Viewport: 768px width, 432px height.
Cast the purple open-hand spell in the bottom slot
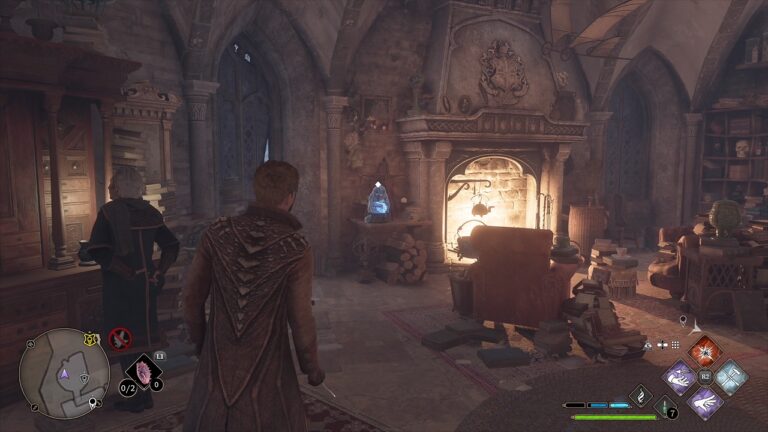tap(704, 402)
